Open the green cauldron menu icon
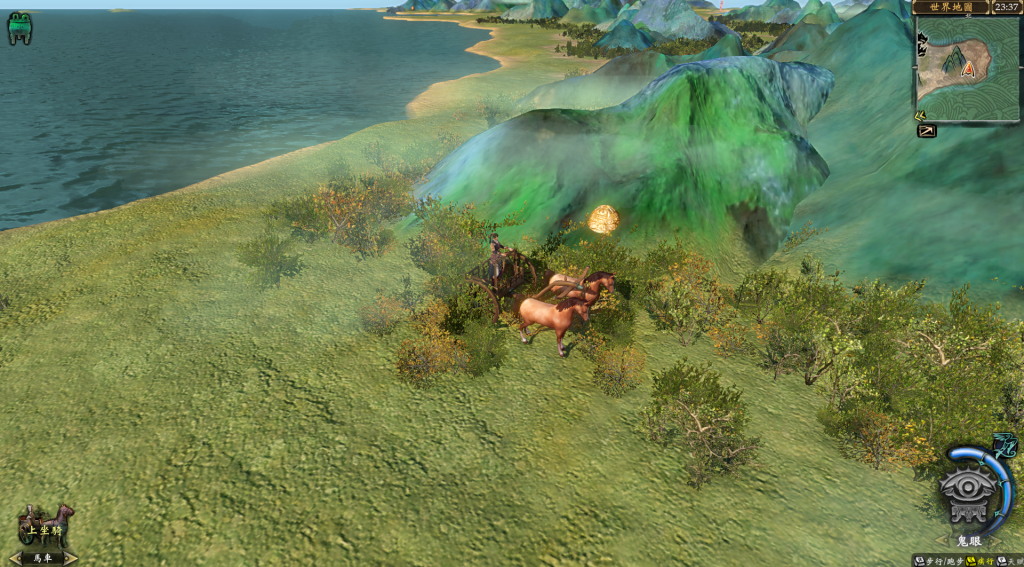Screen dimensions: 1024x567 (19, 27)
